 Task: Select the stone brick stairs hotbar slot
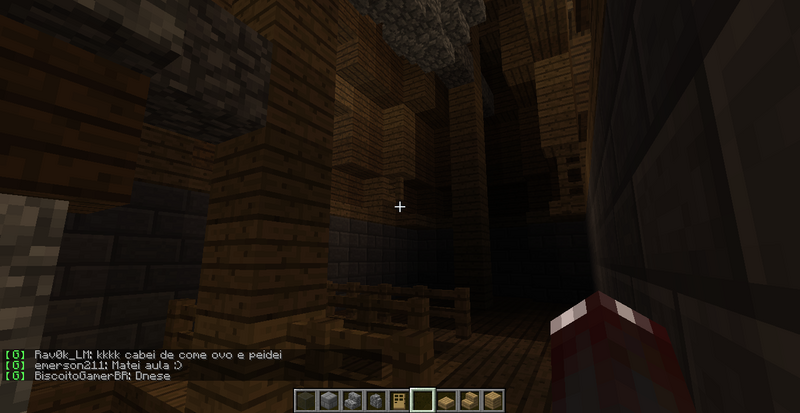click(352, 401)
